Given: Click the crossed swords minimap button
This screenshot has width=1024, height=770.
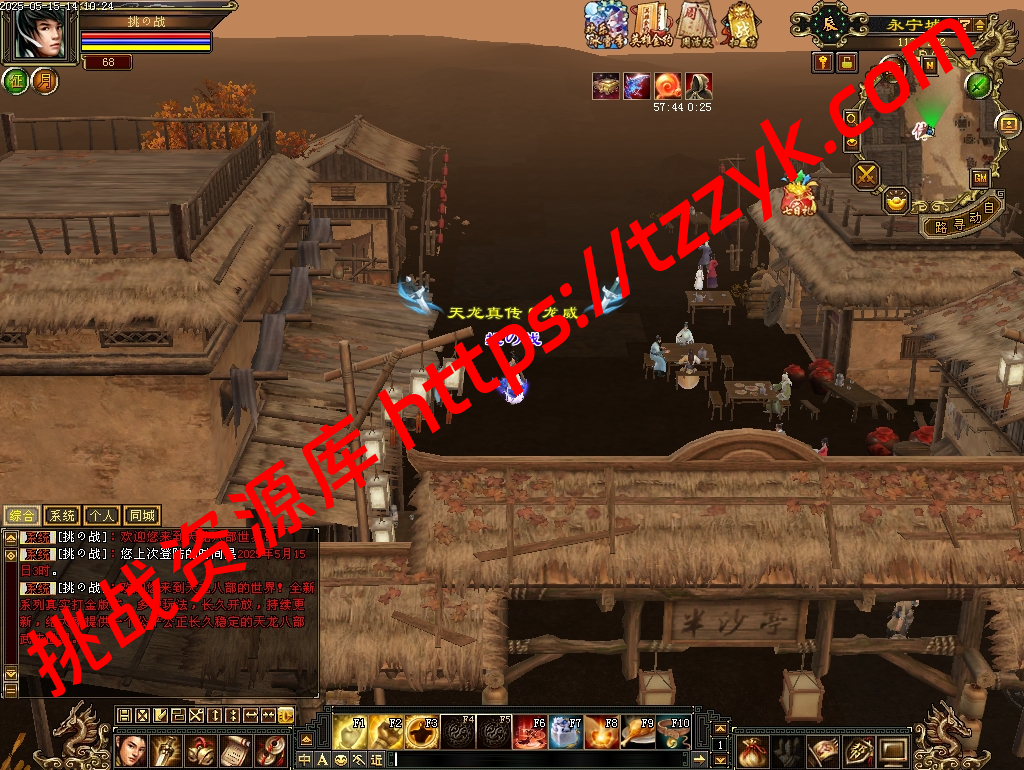Looking at the screenshot, I should [865, 175].
